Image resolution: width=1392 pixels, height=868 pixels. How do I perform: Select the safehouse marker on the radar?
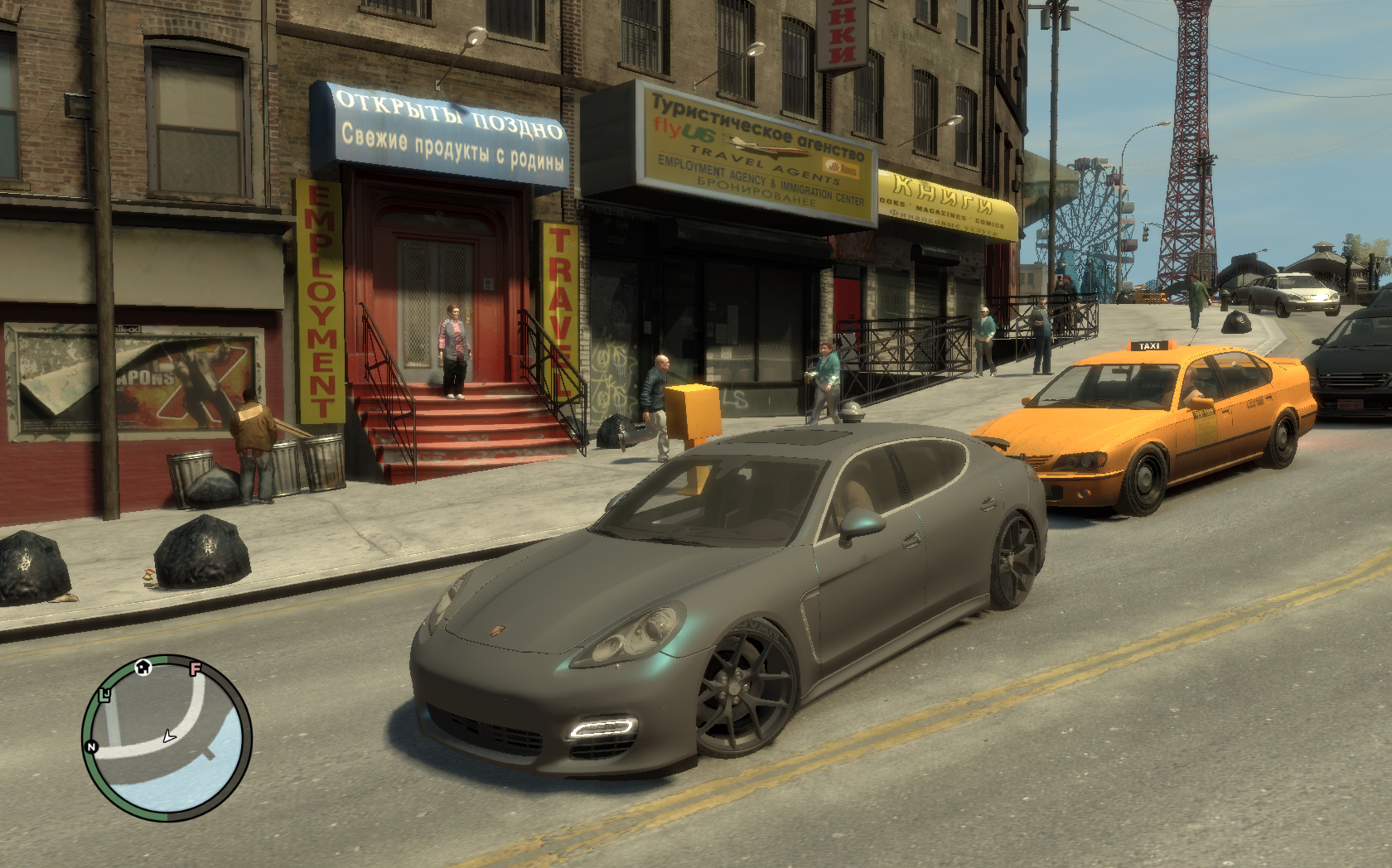coord(143,667)
